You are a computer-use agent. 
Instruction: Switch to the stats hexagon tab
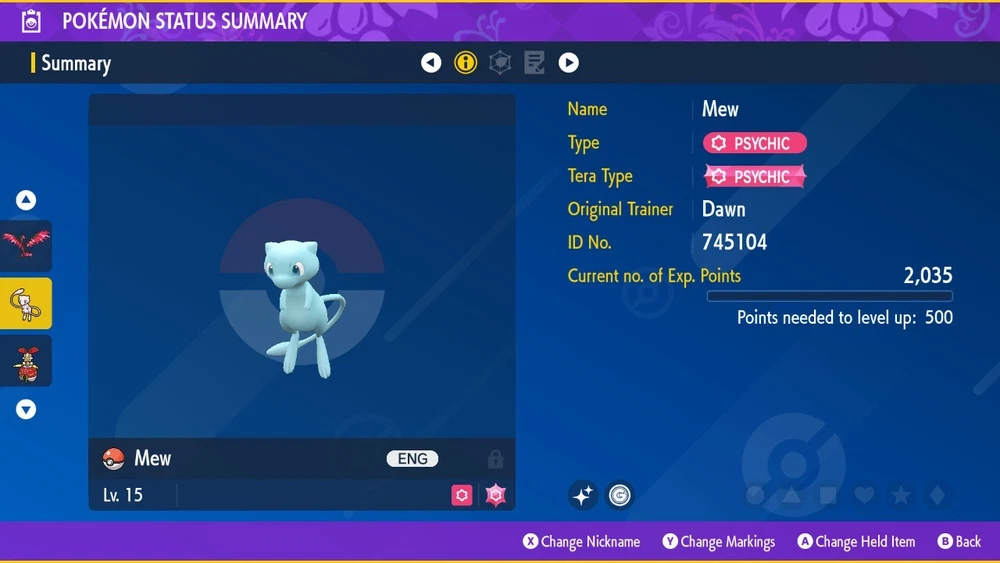tap(499, 63)
